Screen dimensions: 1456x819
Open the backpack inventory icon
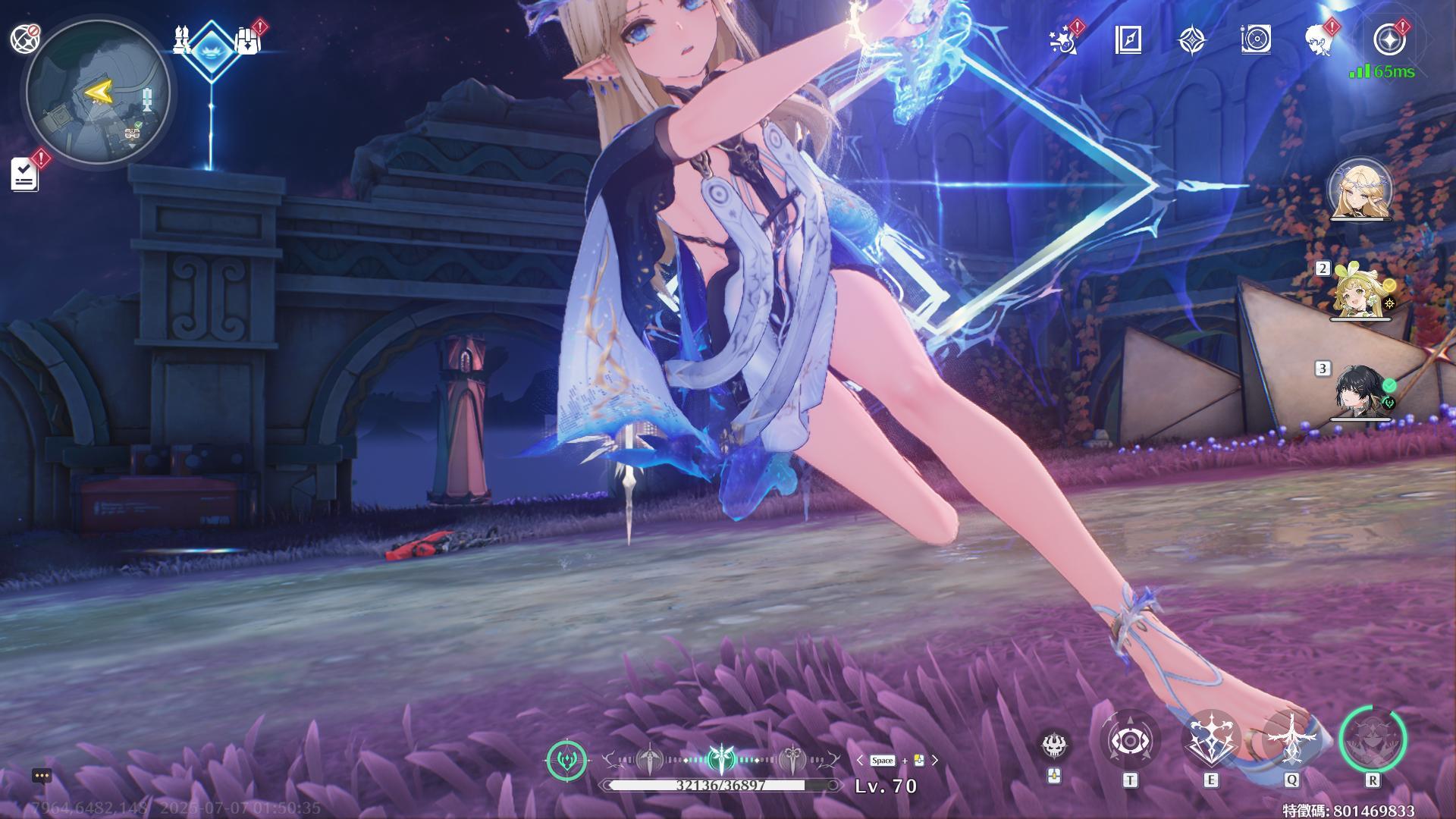pos(247,41)
